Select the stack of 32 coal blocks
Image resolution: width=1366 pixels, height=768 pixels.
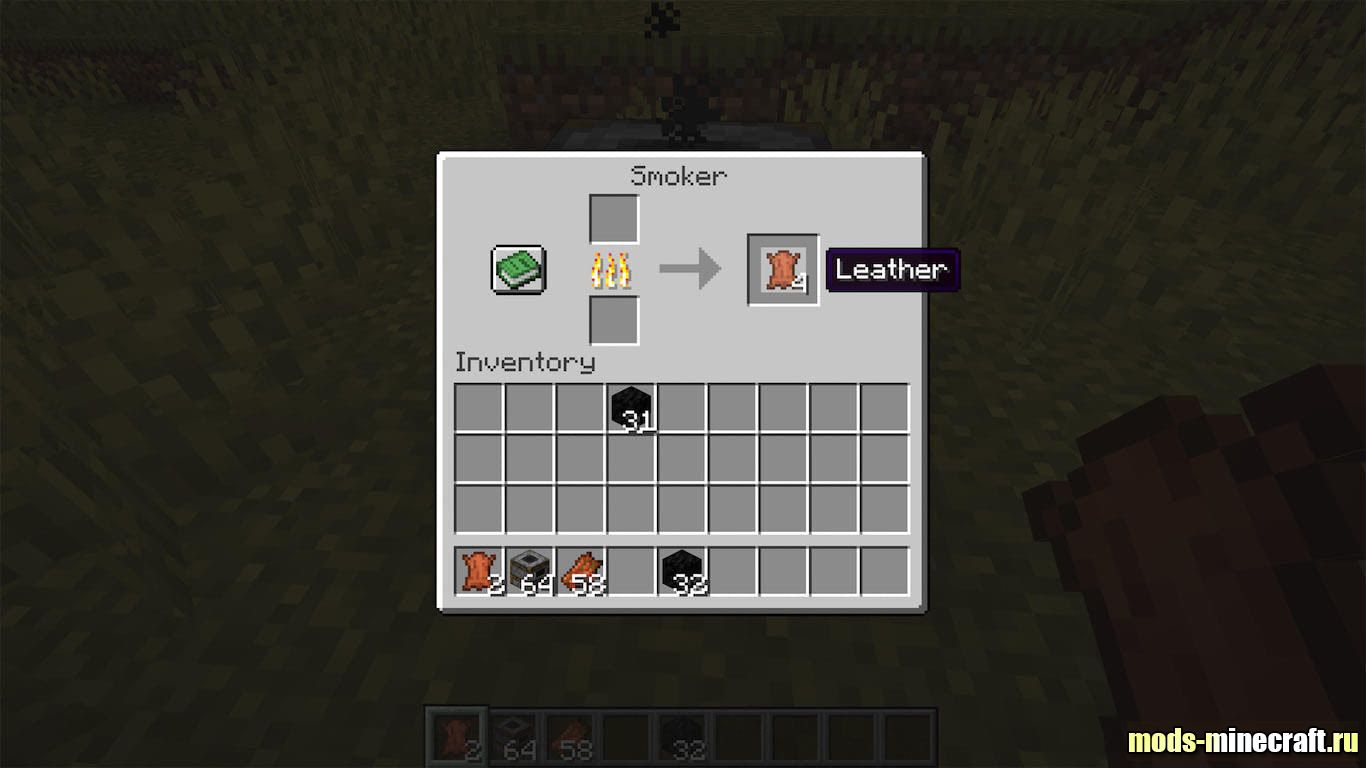point(684,571)
